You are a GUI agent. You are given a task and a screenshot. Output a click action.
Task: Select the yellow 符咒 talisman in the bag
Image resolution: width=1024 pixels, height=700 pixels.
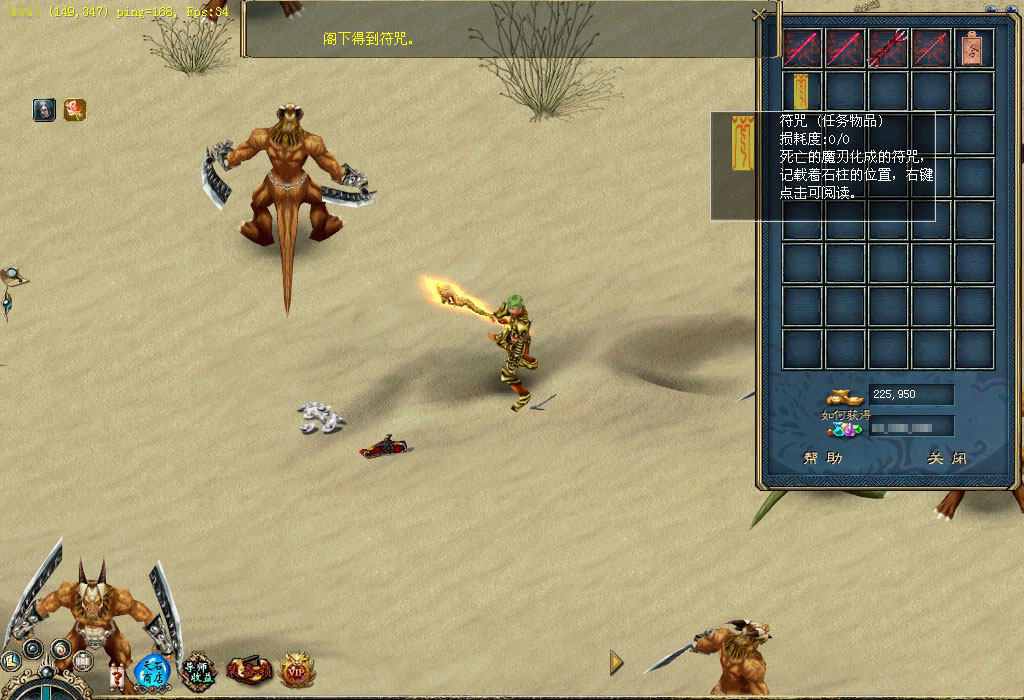802,91
